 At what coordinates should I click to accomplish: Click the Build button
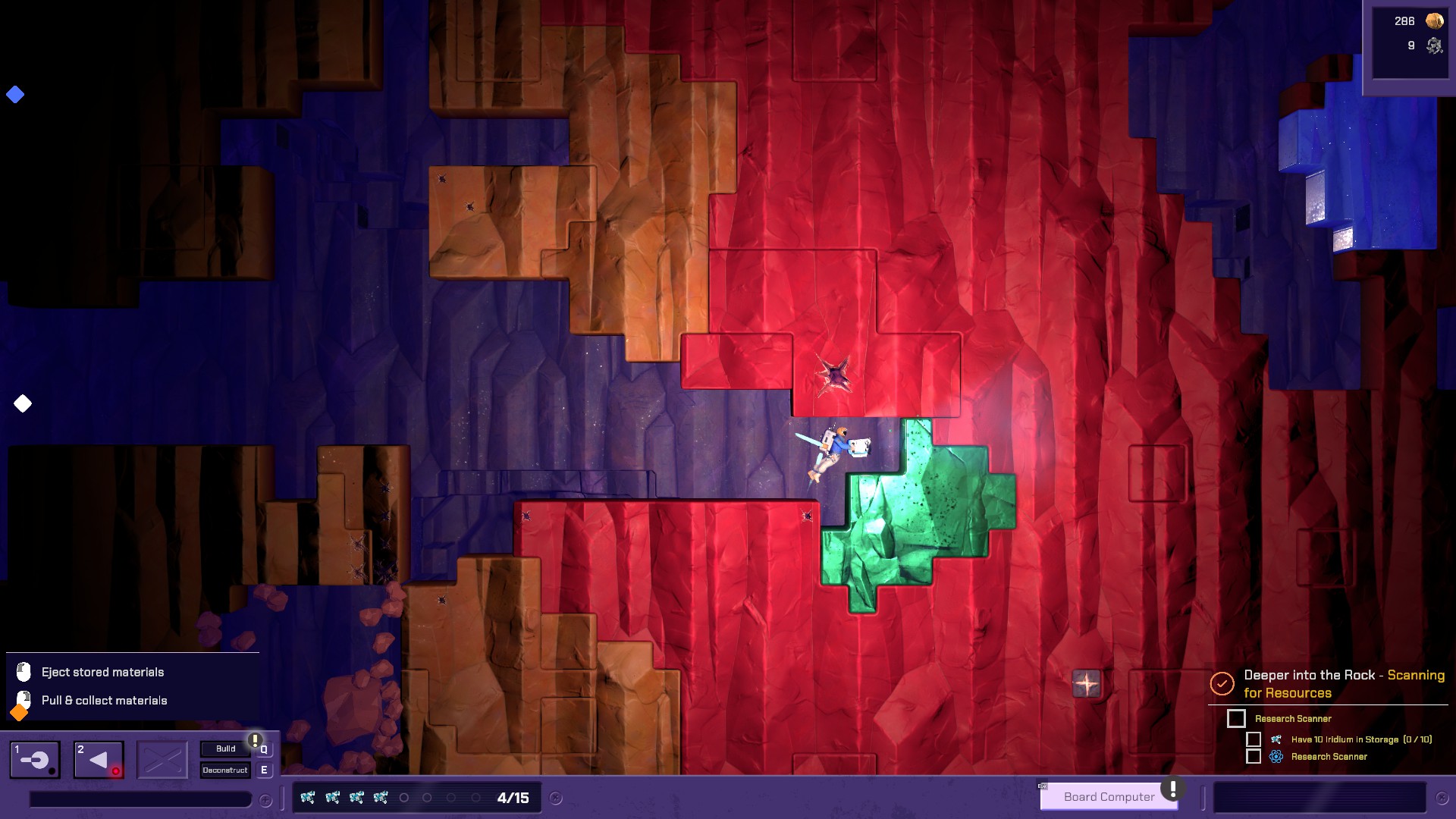coord(225,748)
